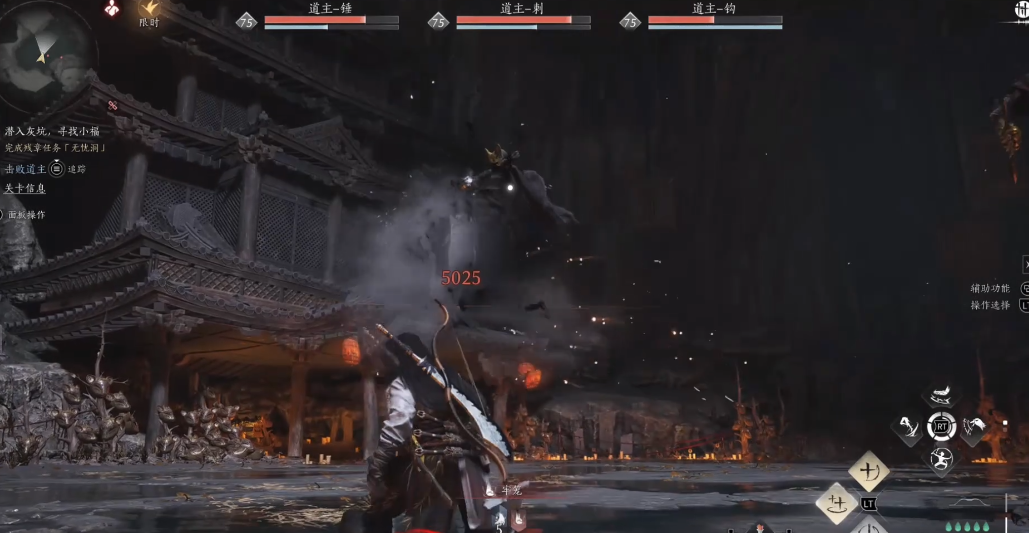Image resolution: width=1029 pixels, height=533 pixels.
Task: Target the 道主-刺 boss name bar
Action: coord(522,9)
